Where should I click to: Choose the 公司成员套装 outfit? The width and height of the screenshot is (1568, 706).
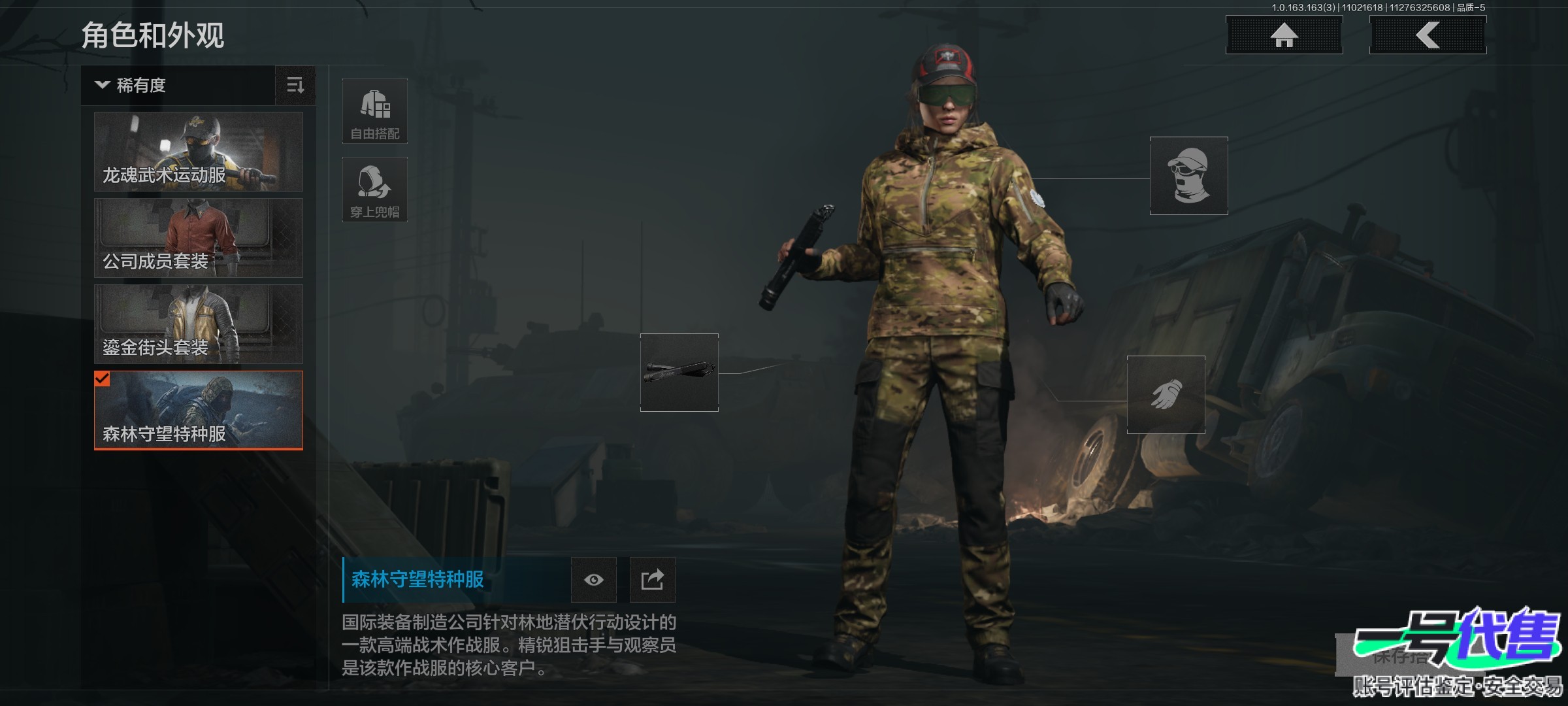coord(199,238)
